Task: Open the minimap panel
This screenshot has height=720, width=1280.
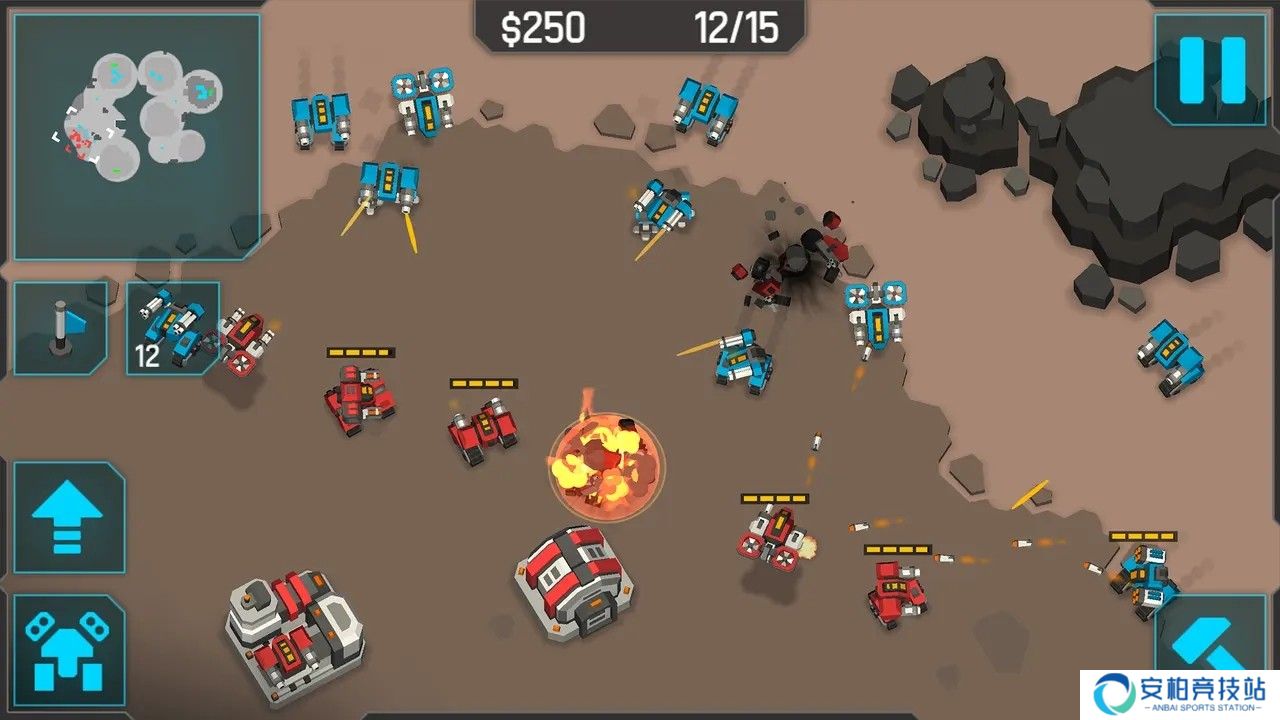Action: [x=138, y=136]
